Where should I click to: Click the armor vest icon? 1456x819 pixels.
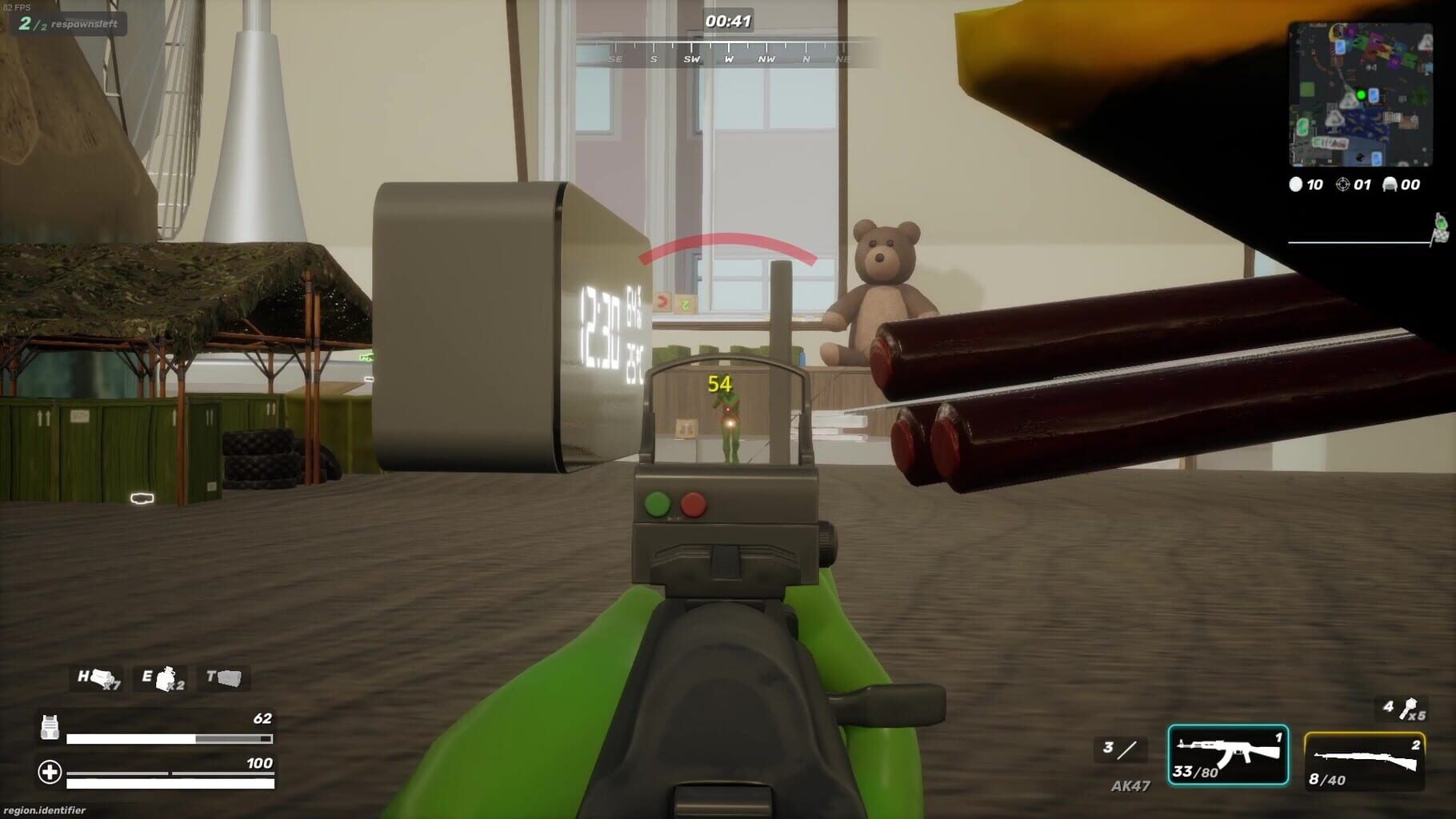51,728
